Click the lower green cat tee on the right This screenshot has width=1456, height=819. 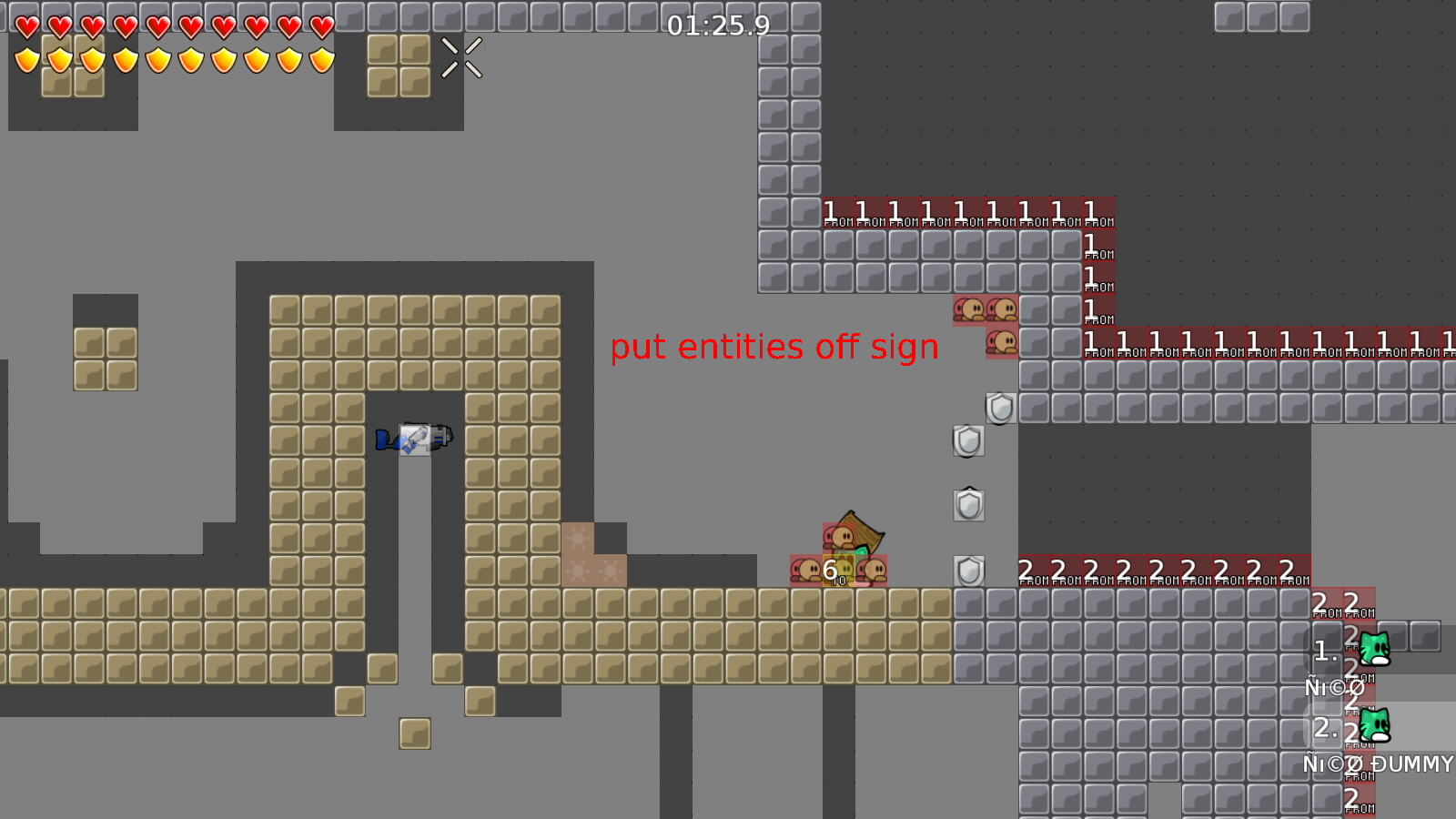click(1374, 723)
